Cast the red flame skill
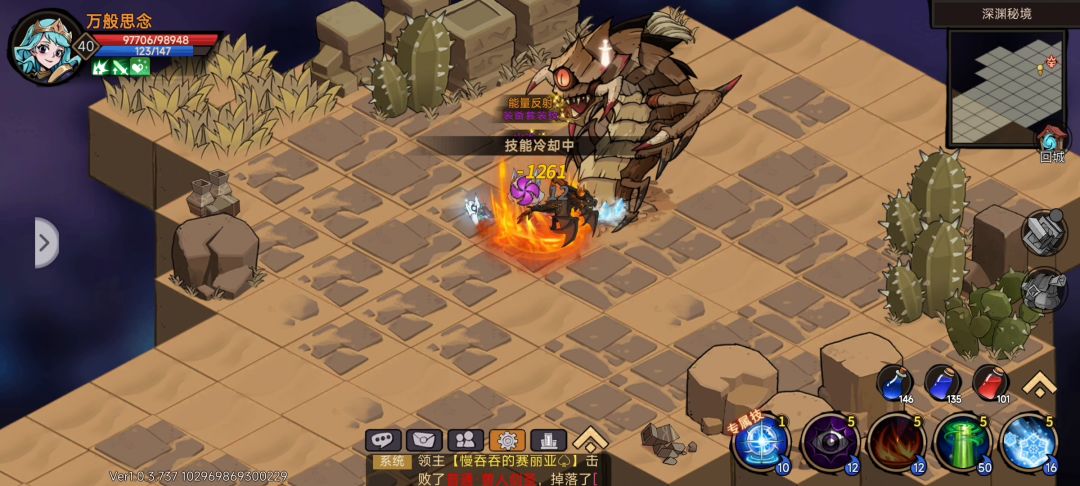The width and height of the screenshot is (1080, 486). click(x=895, y=441)
